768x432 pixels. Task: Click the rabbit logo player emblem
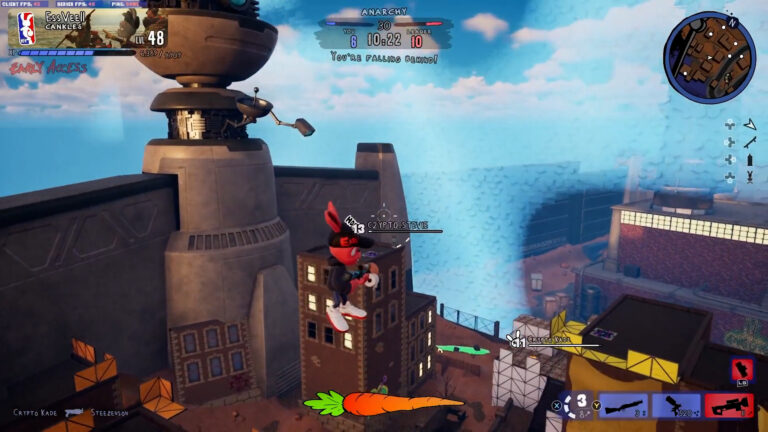(x=28, y=28)
